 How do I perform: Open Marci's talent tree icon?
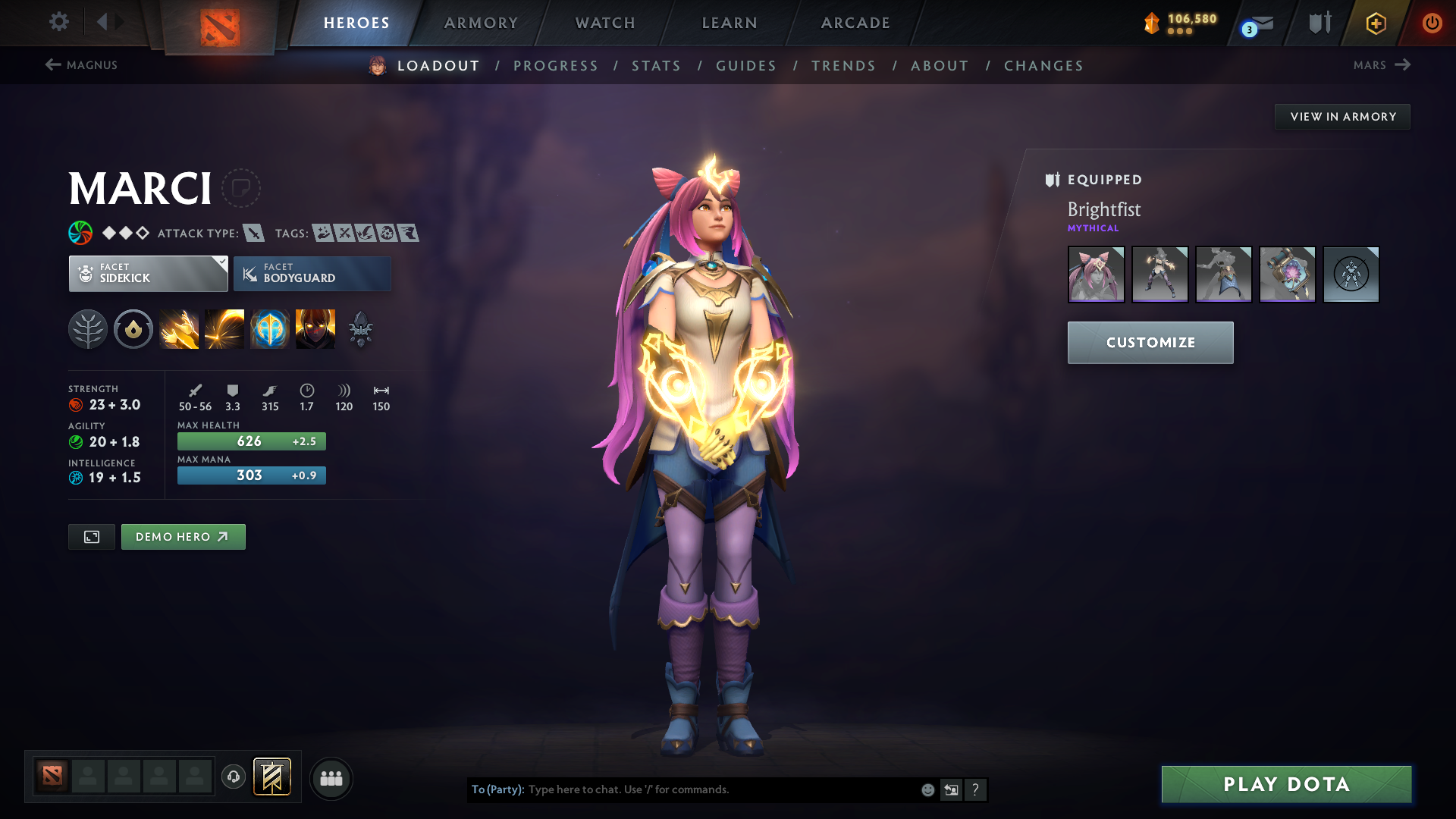tap(88, 328)
